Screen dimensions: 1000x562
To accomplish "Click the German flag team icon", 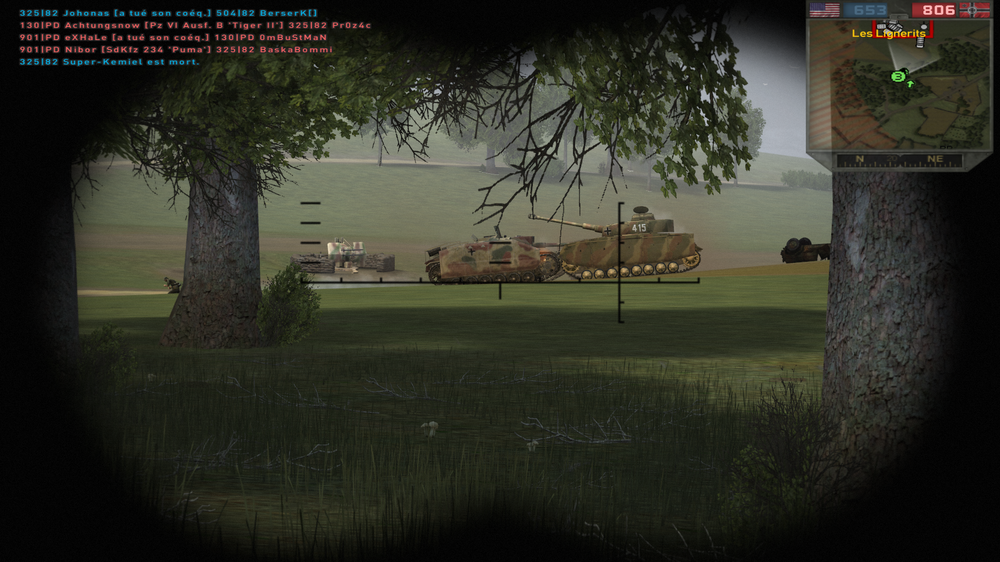I will (x=974, y=10).
